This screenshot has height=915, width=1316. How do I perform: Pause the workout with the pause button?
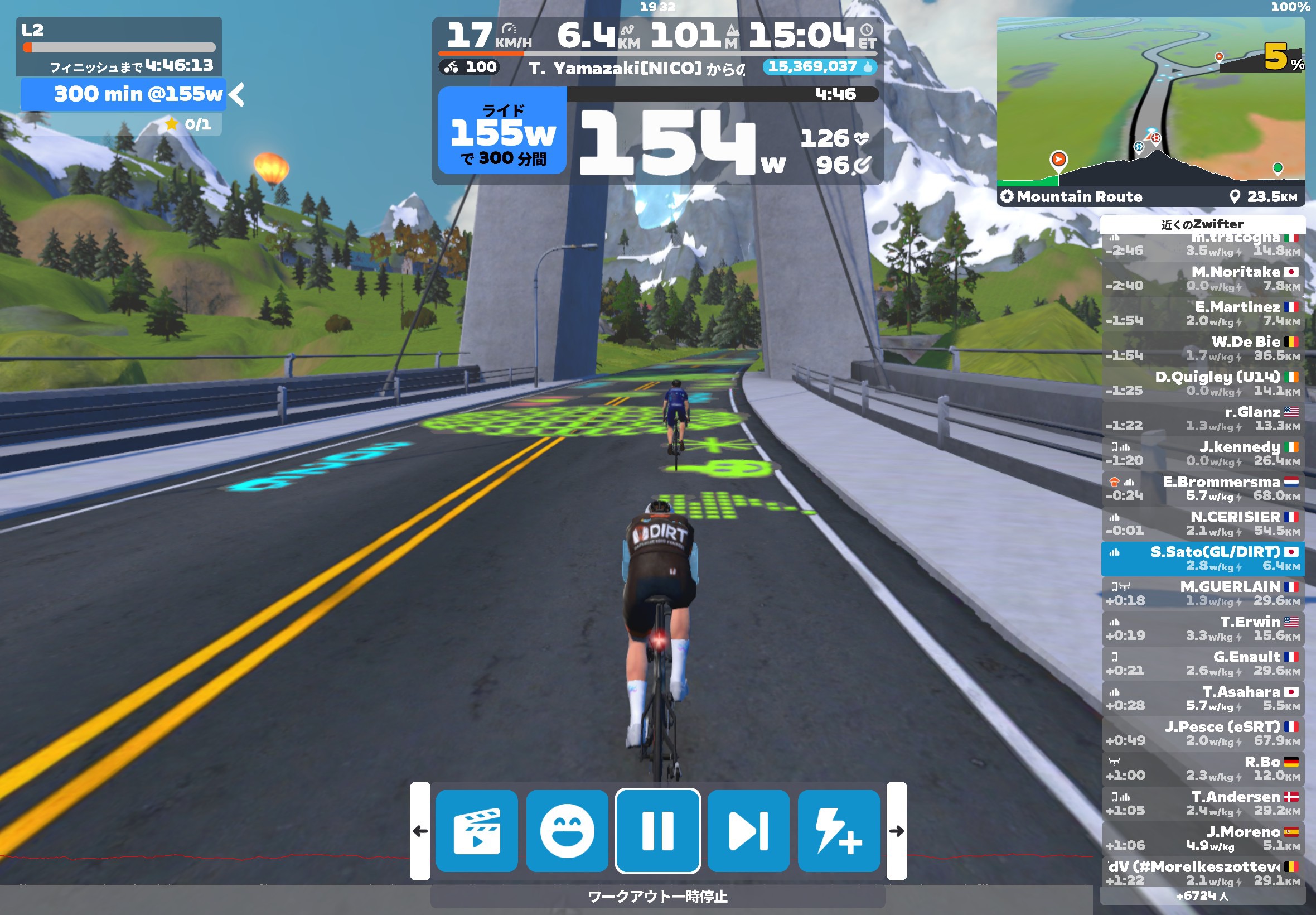click(x=657, y=830)
